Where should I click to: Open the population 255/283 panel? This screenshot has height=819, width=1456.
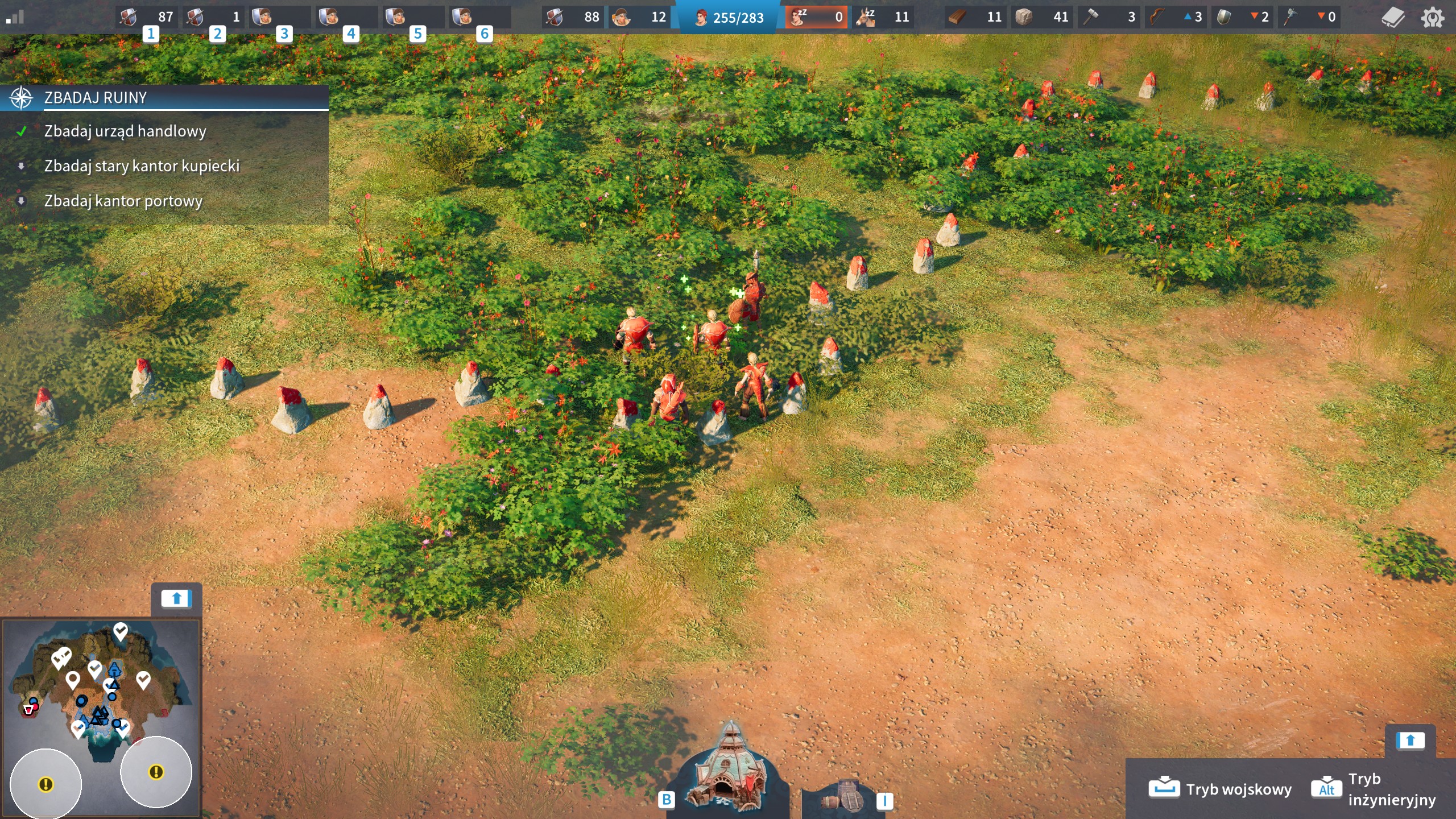729,18
